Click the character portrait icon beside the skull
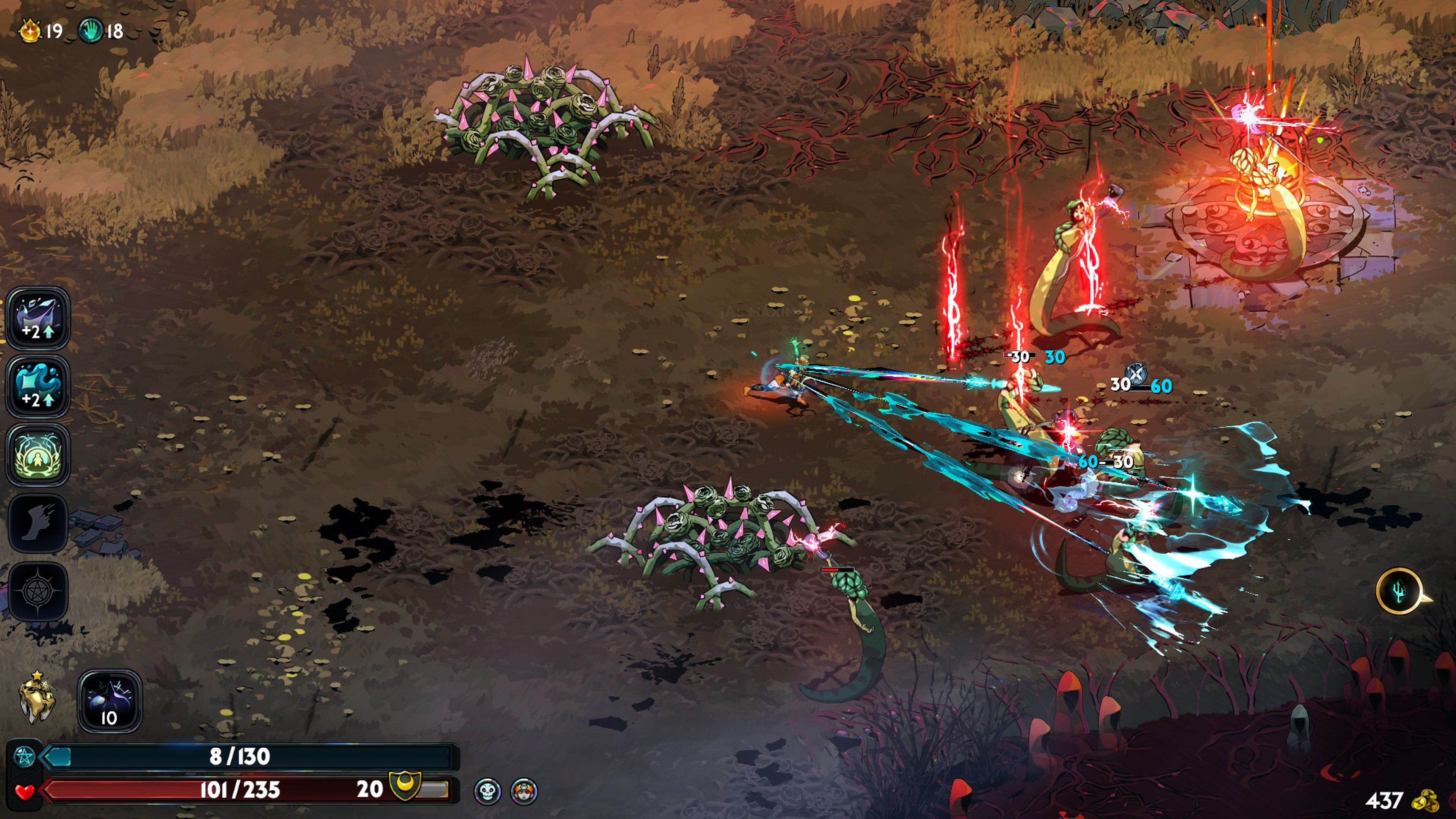The height and width of the screenshot is (819, 1456). click(x=524, y=791)
